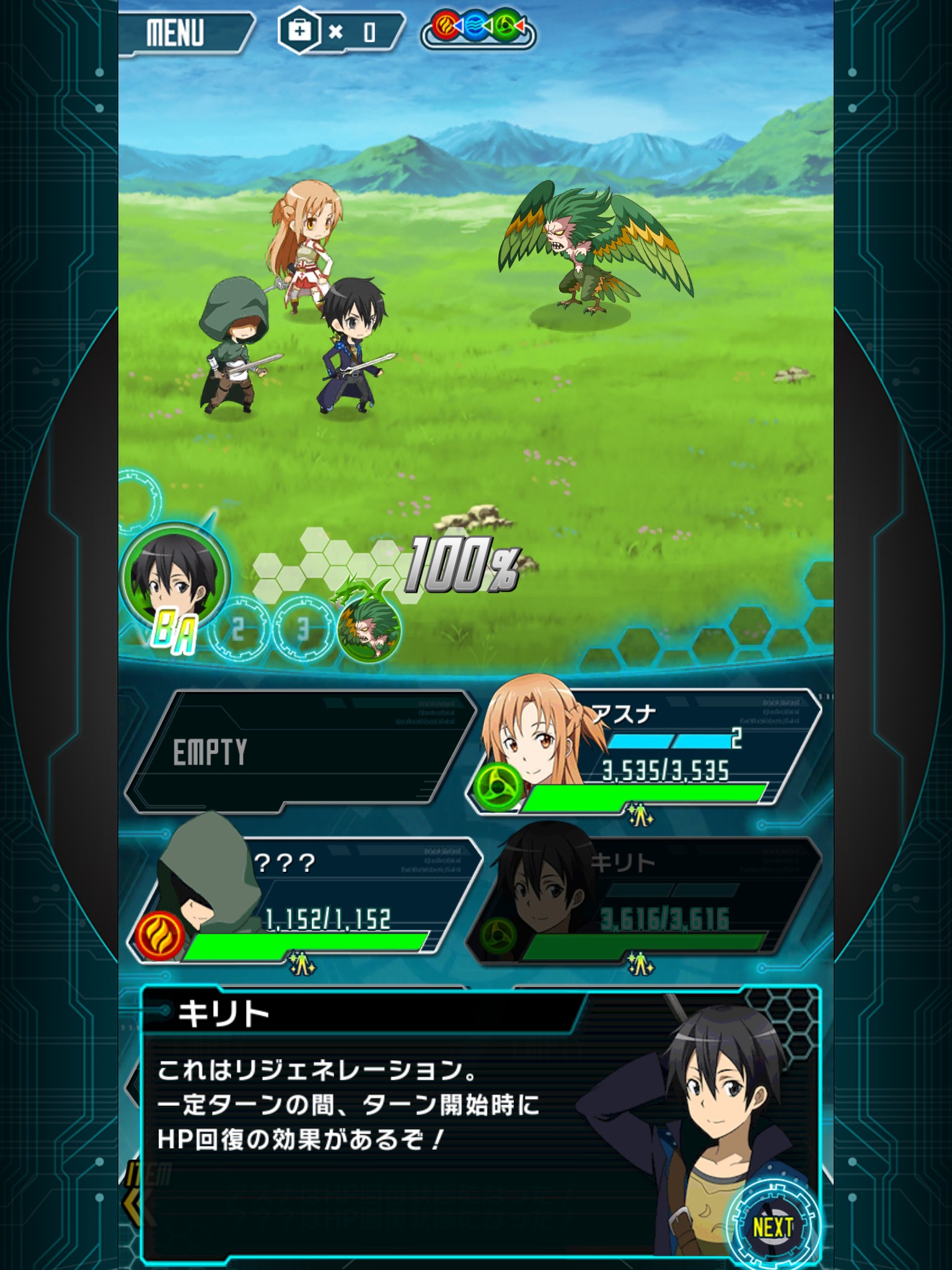Open the MENU button

coord(181,32)
